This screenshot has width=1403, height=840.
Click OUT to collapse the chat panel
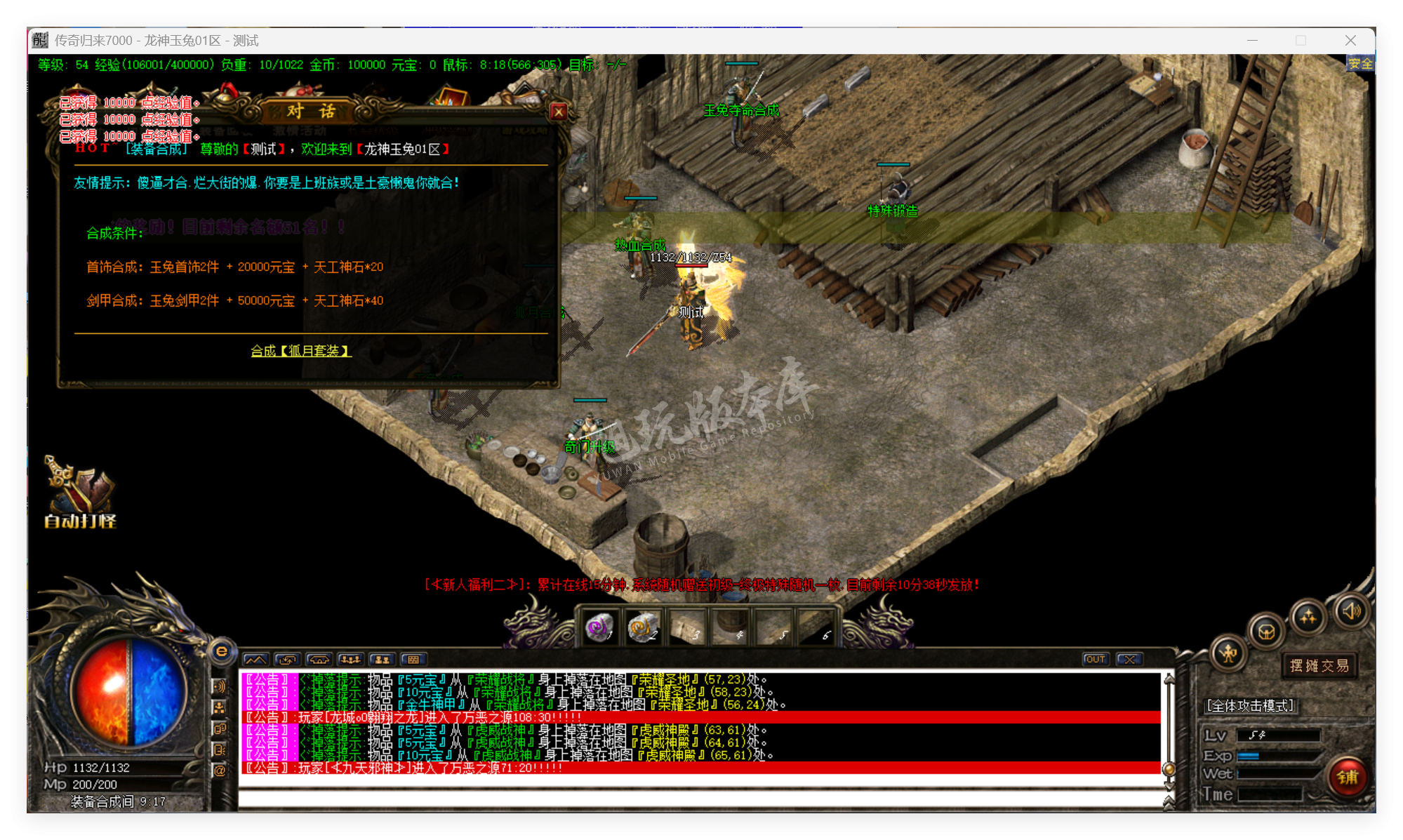(x=1095, y=659)
